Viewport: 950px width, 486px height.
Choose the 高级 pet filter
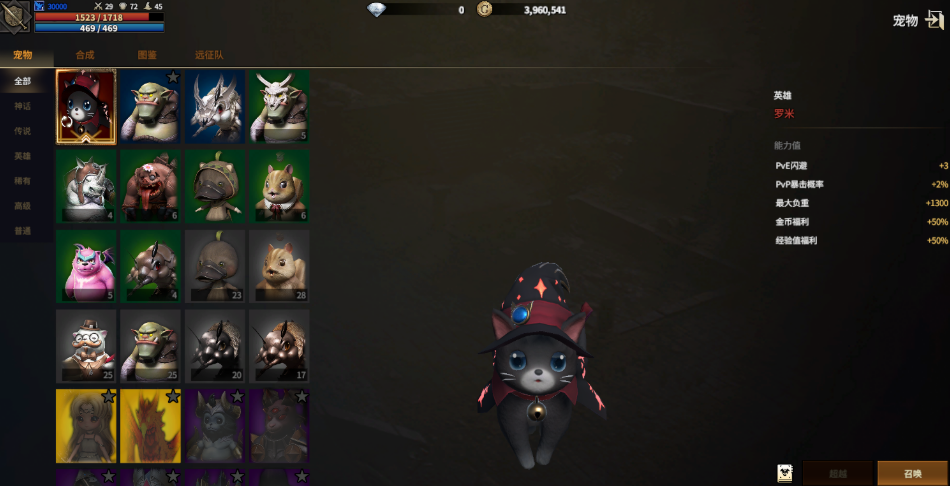click(23, 206)
